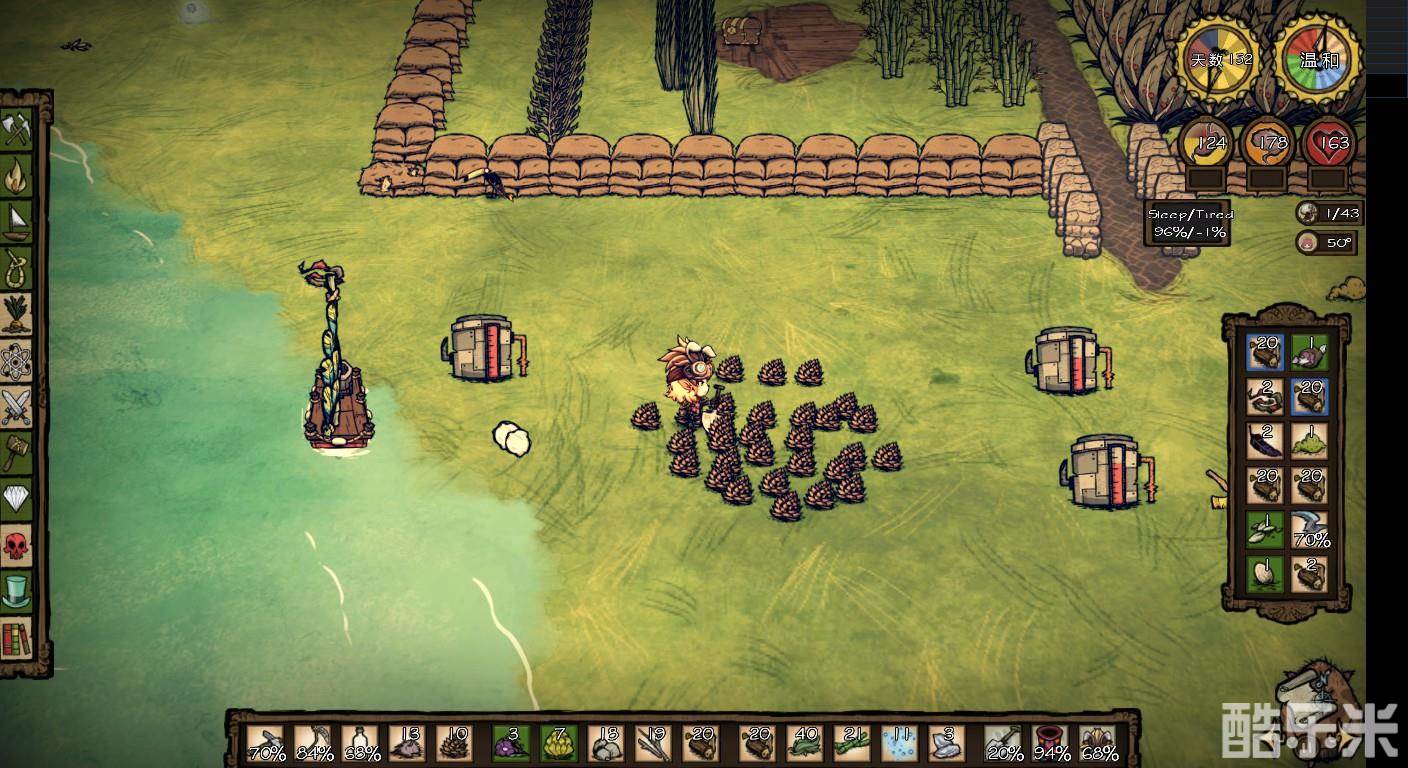Open the Tools crafting tab
The height and width of the screenshot is (768, 1408).
16,131
